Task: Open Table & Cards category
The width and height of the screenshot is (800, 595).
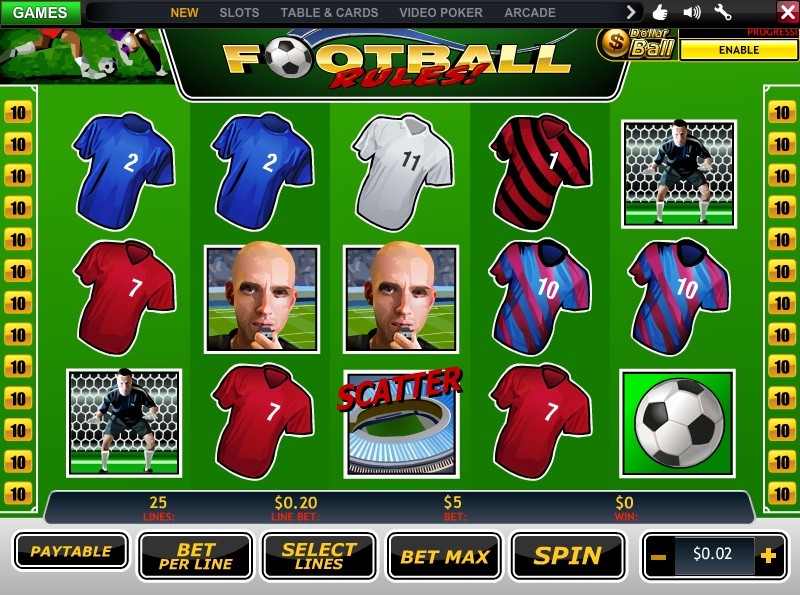Action: click(x=329, y=13)
